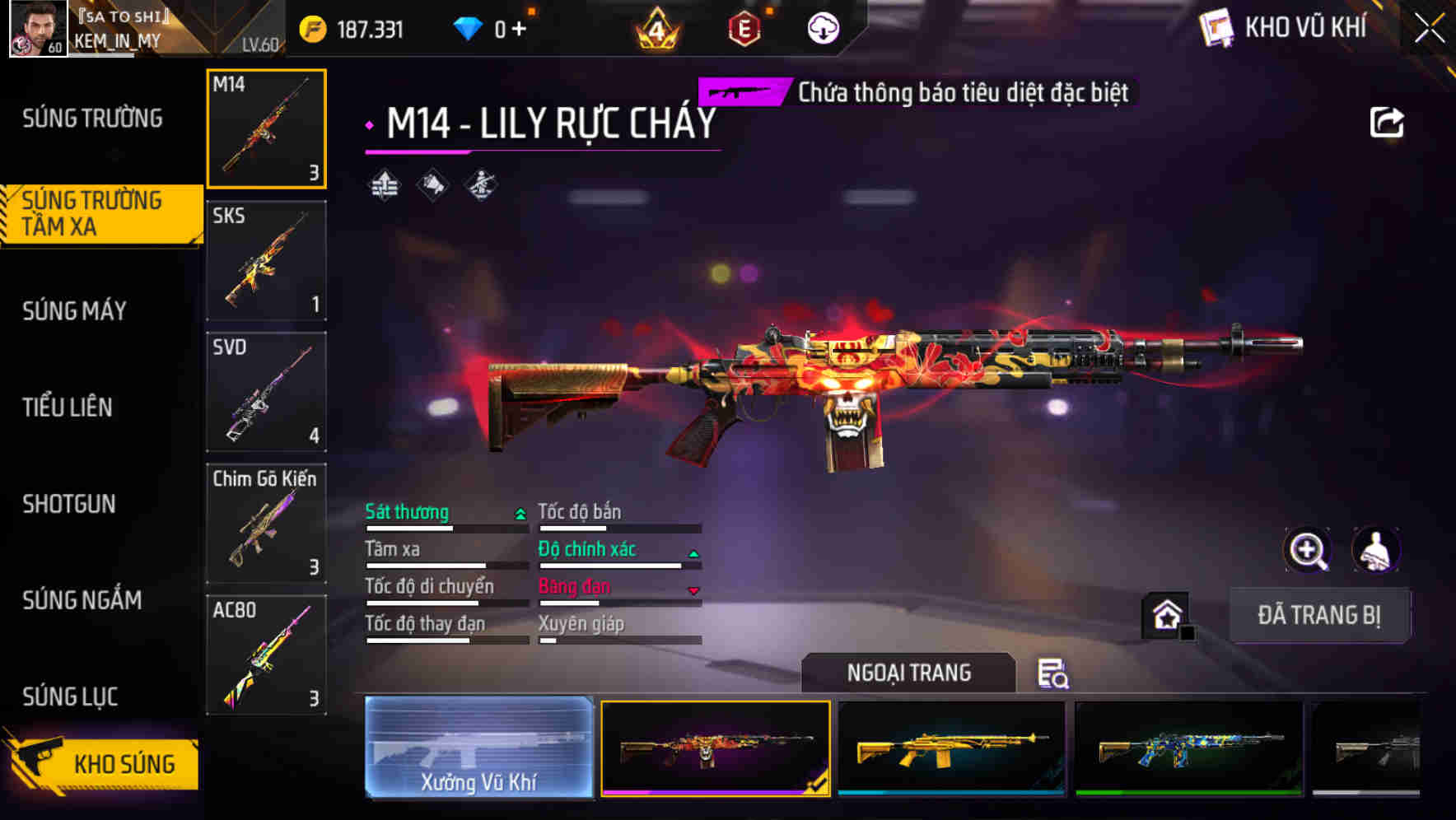1456x820 pixels.
Task: Switch to the Ngoại Trang tab
Action: [x=909, y=672]
